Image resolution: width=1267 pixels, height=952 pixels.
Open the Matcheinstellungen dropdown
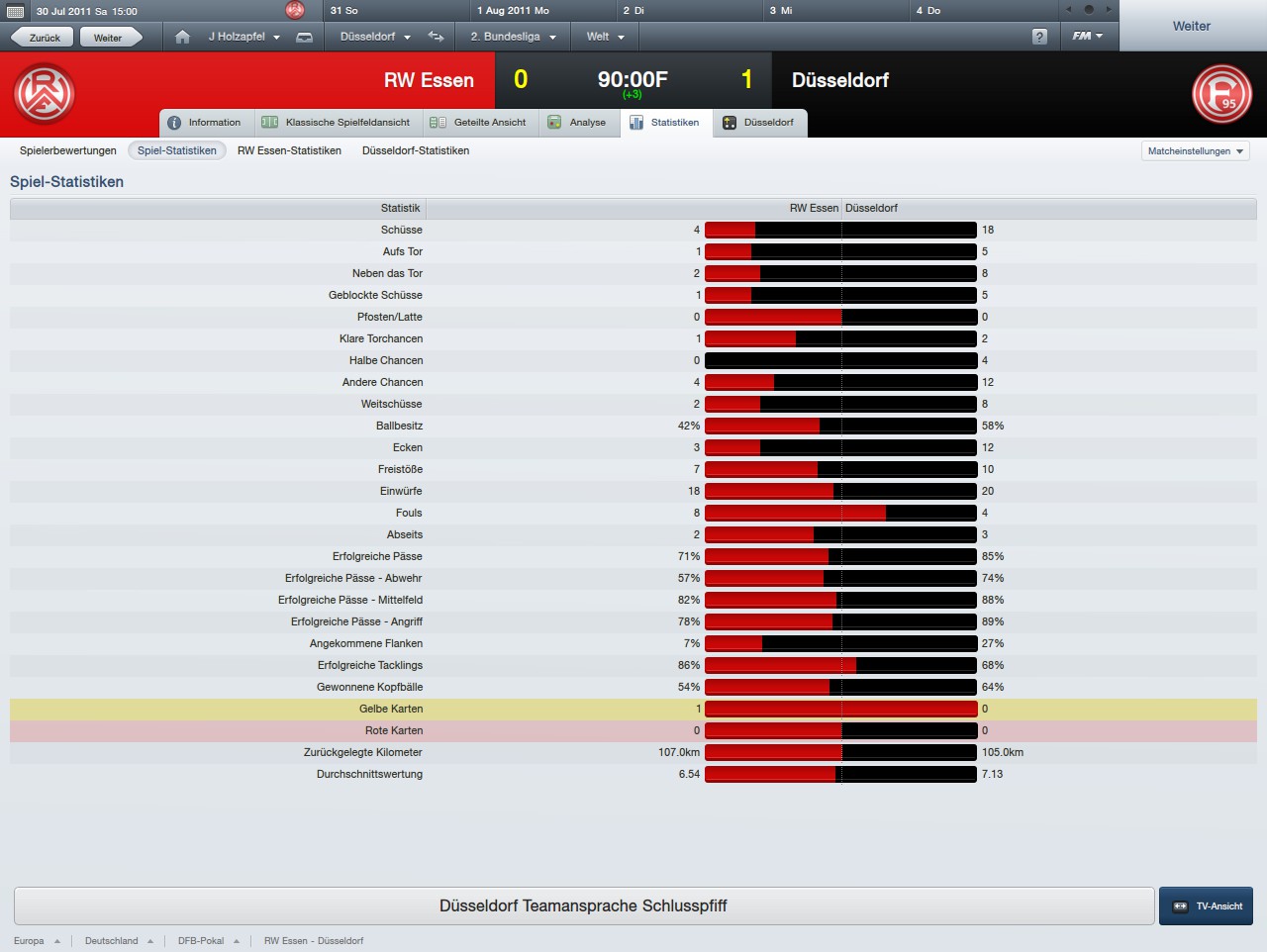[1195, 151]
